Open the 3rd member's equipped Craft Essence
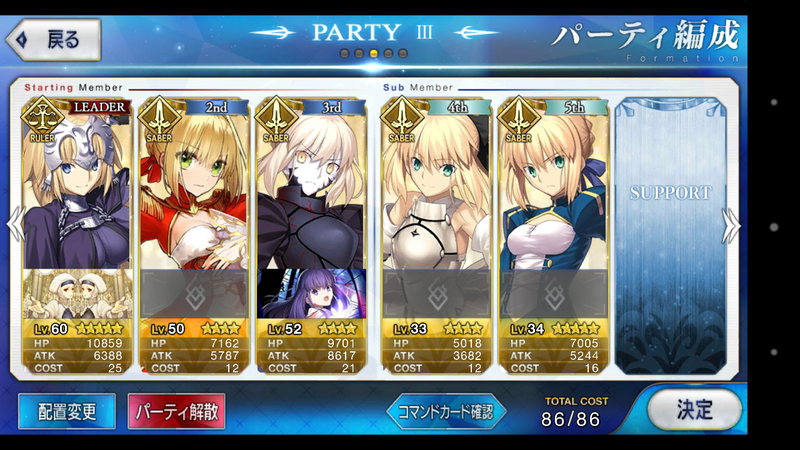This screenshot has width=800, height=450. 312,292
